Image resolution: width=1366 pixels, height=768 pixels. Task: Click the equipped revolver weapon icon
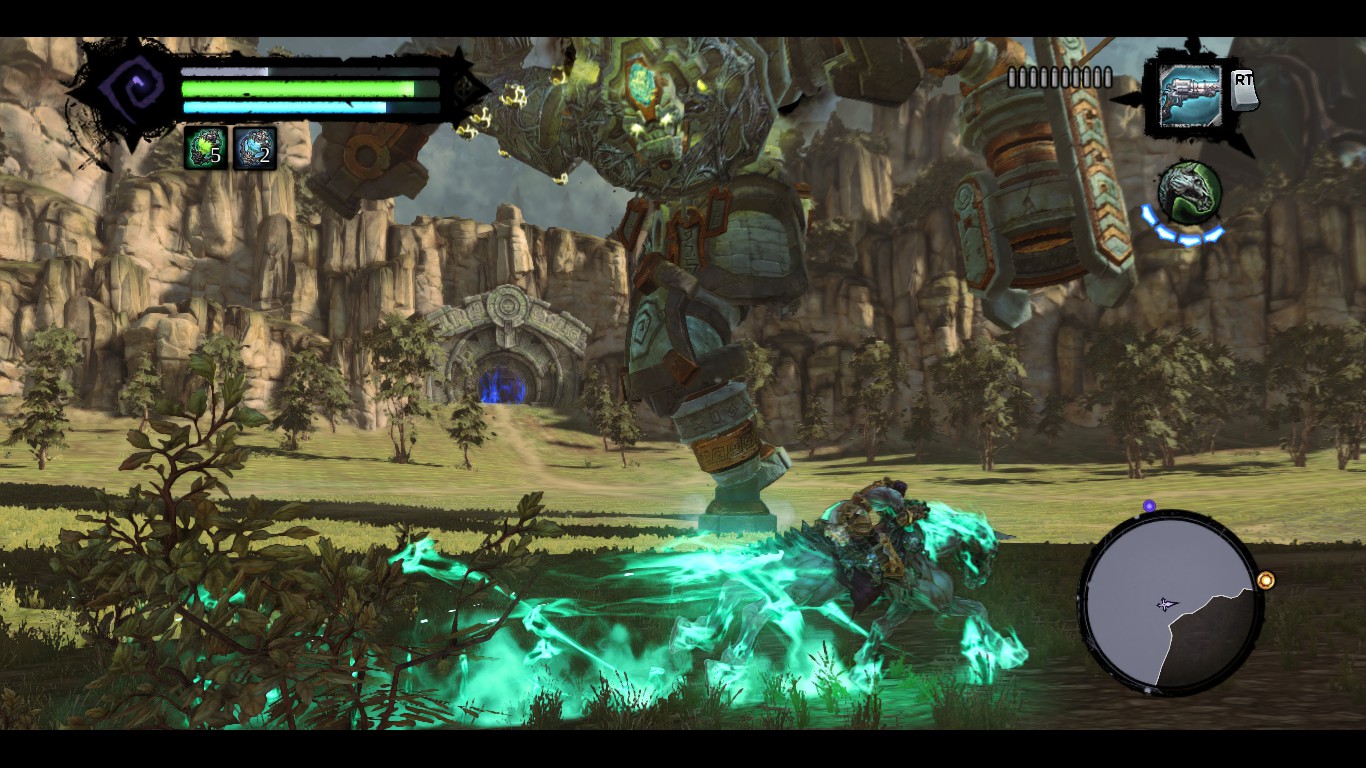[1190, 97]
